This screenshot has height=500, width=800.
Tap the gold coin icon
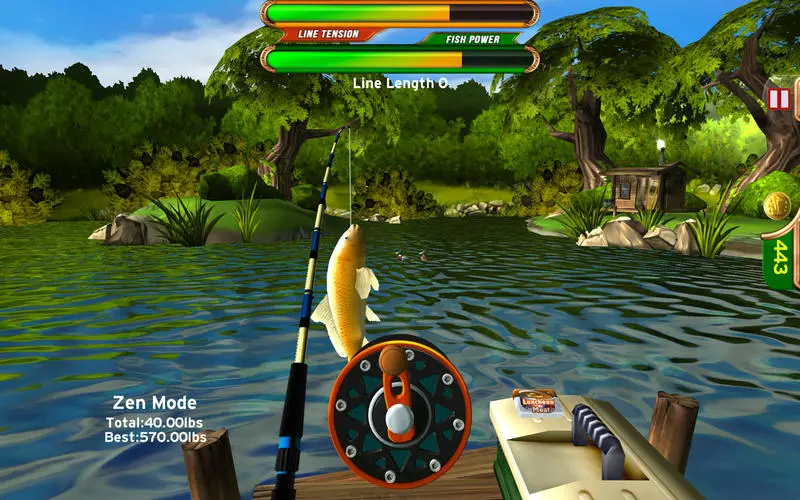[777, 205]
